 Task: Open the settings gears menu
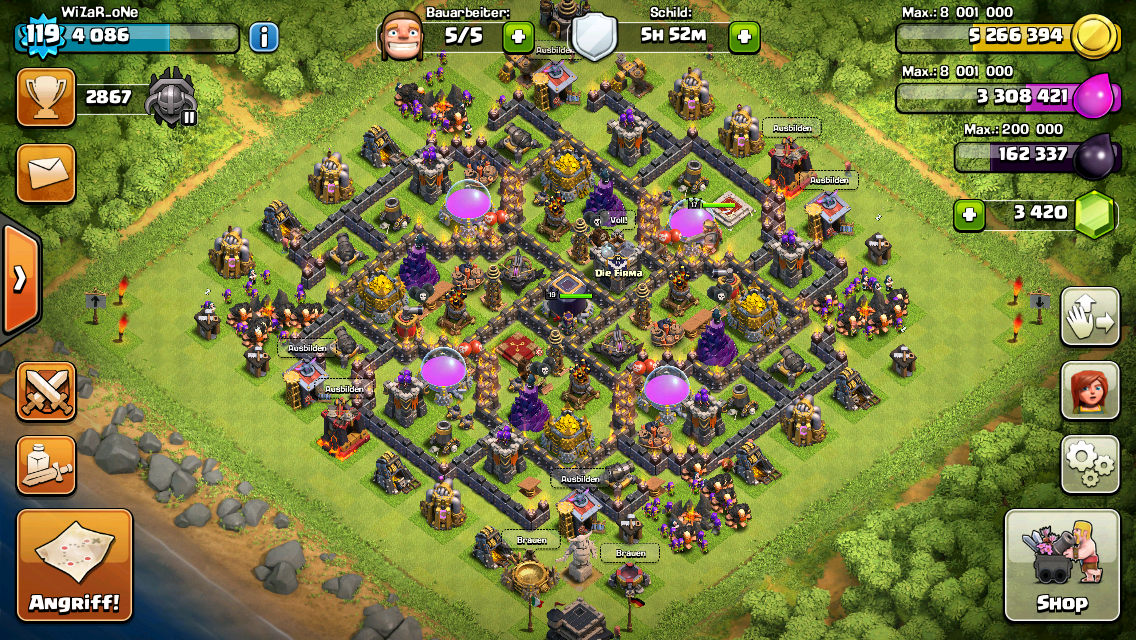coord(1089,464)
